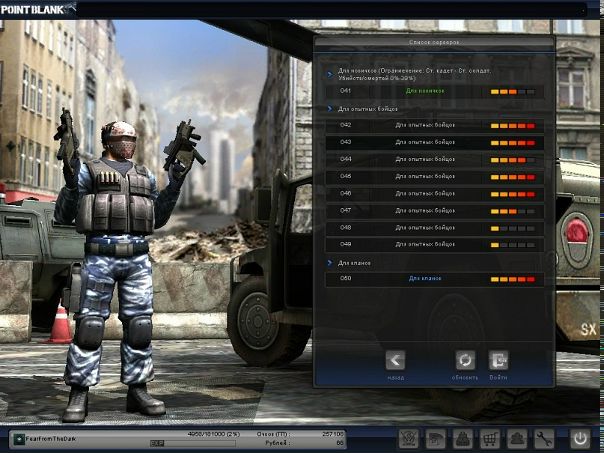Select server row 043
The height and width of the screenshot is (453, 604).
pos(431,142)
